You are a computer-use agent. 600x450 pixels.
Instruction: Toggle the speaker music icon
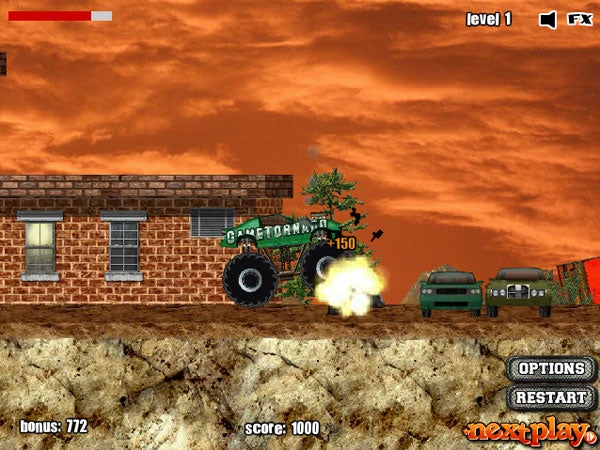547,19
